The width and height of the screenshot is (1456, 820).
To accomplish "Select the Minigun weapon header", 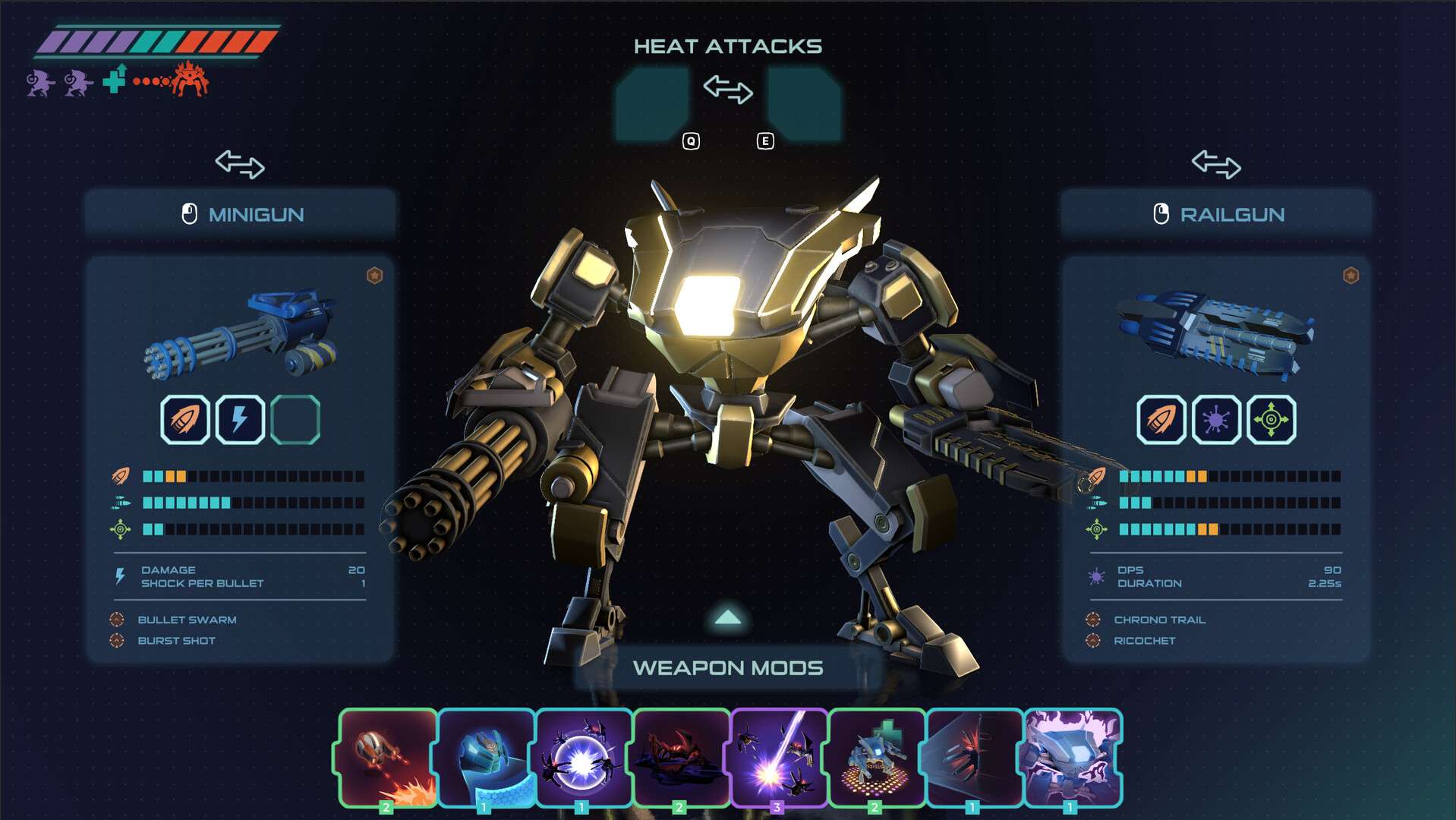I will tap(241, 215).
